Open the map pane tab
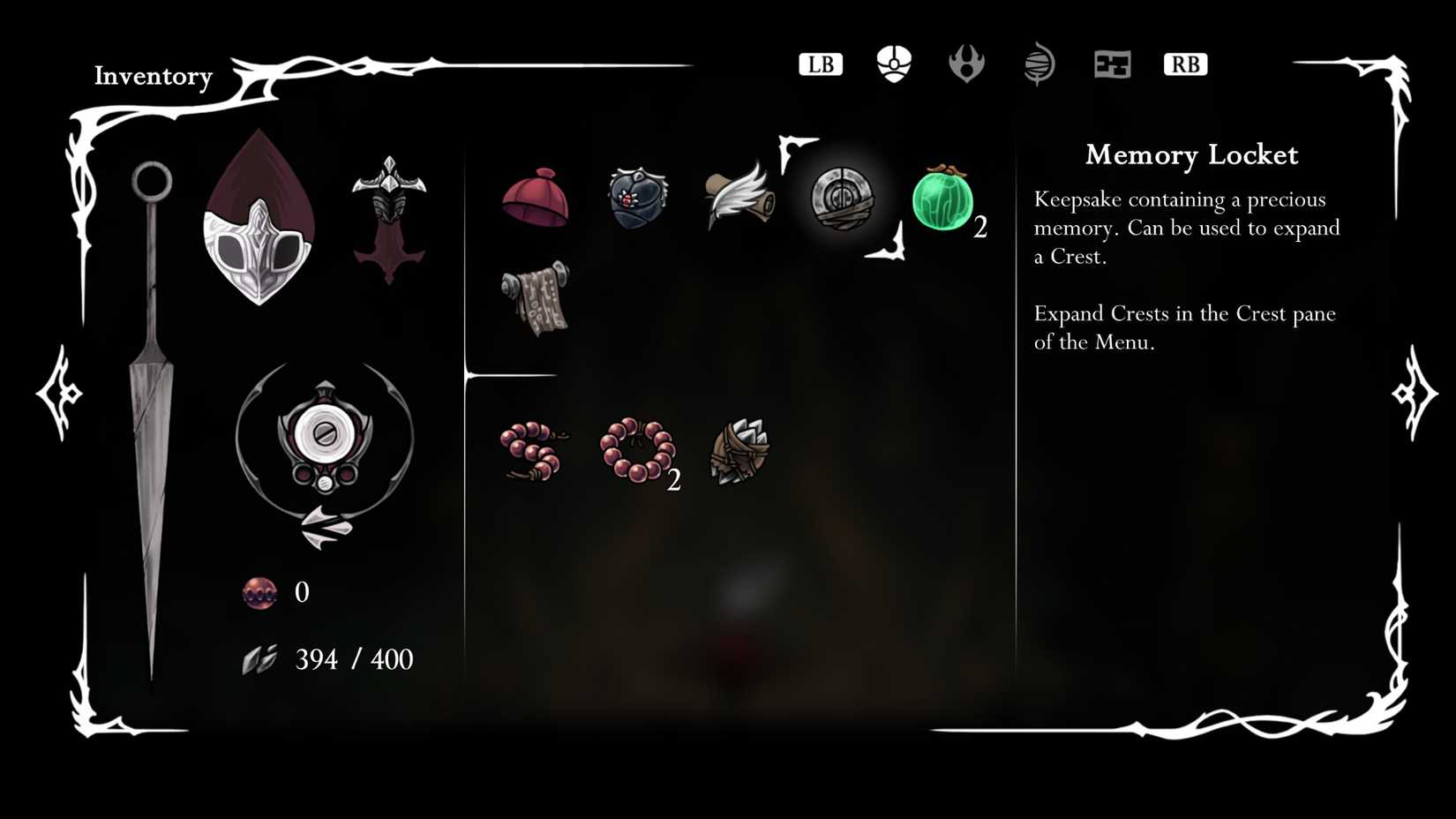 coord(1112,63)
